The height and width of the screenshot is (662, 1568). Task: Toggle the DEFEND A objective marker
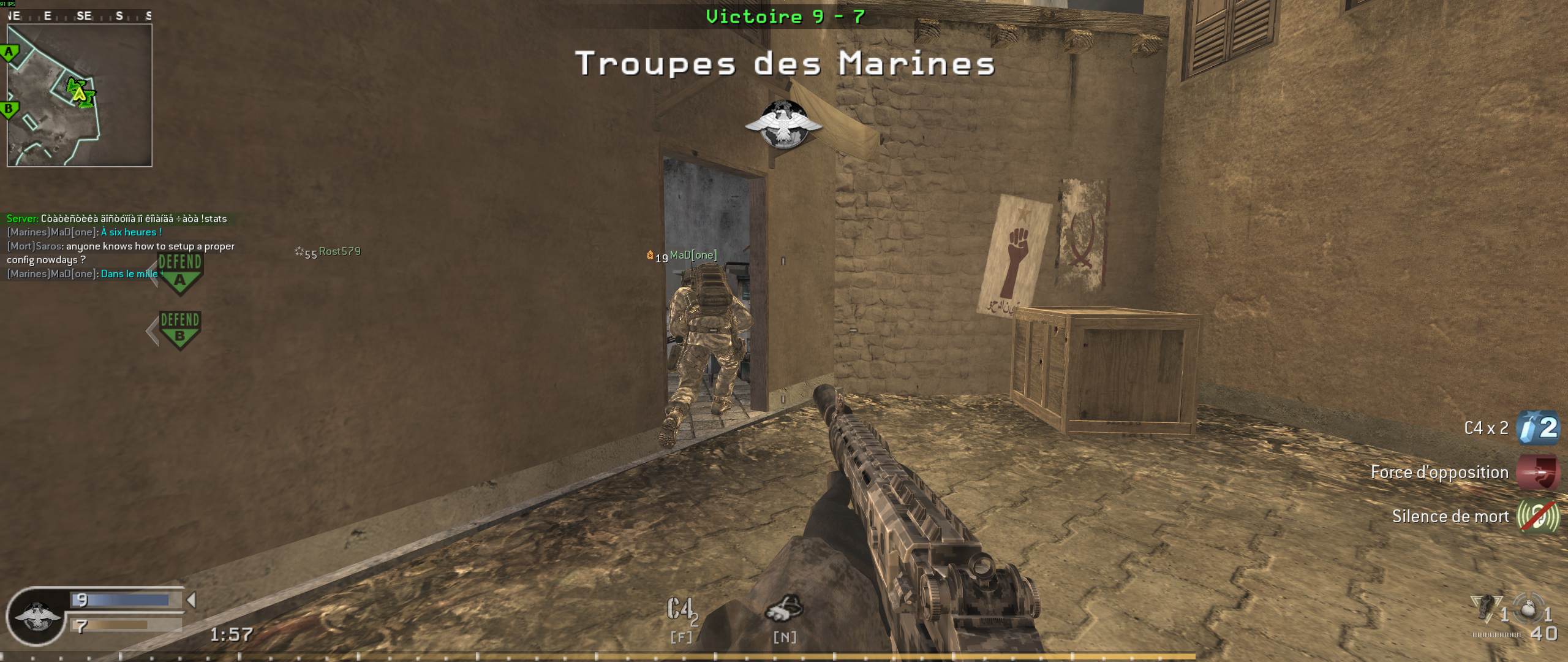179,273
